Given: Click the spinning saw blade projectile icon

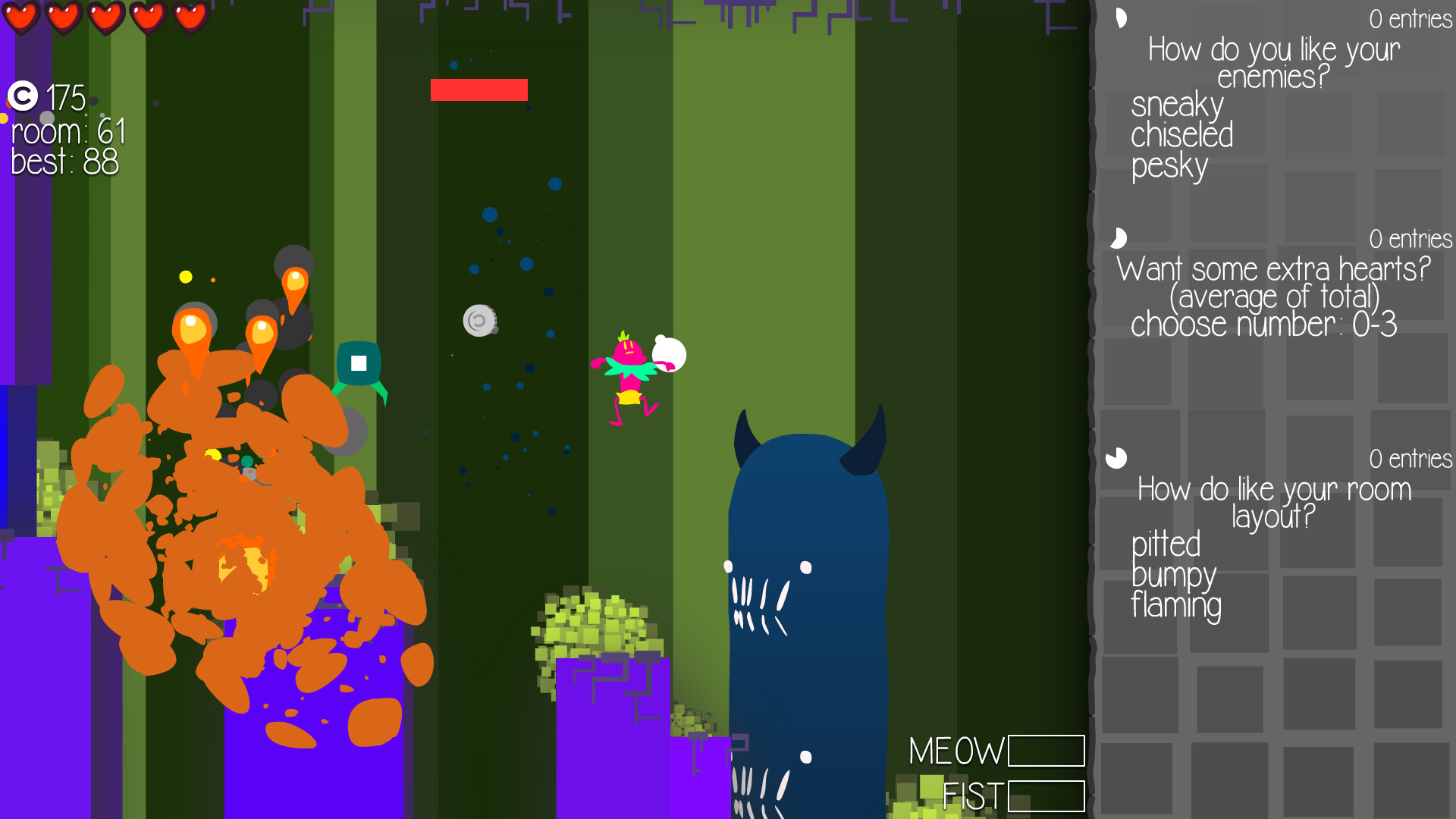Looking at the screenshot, I should 481,321.
